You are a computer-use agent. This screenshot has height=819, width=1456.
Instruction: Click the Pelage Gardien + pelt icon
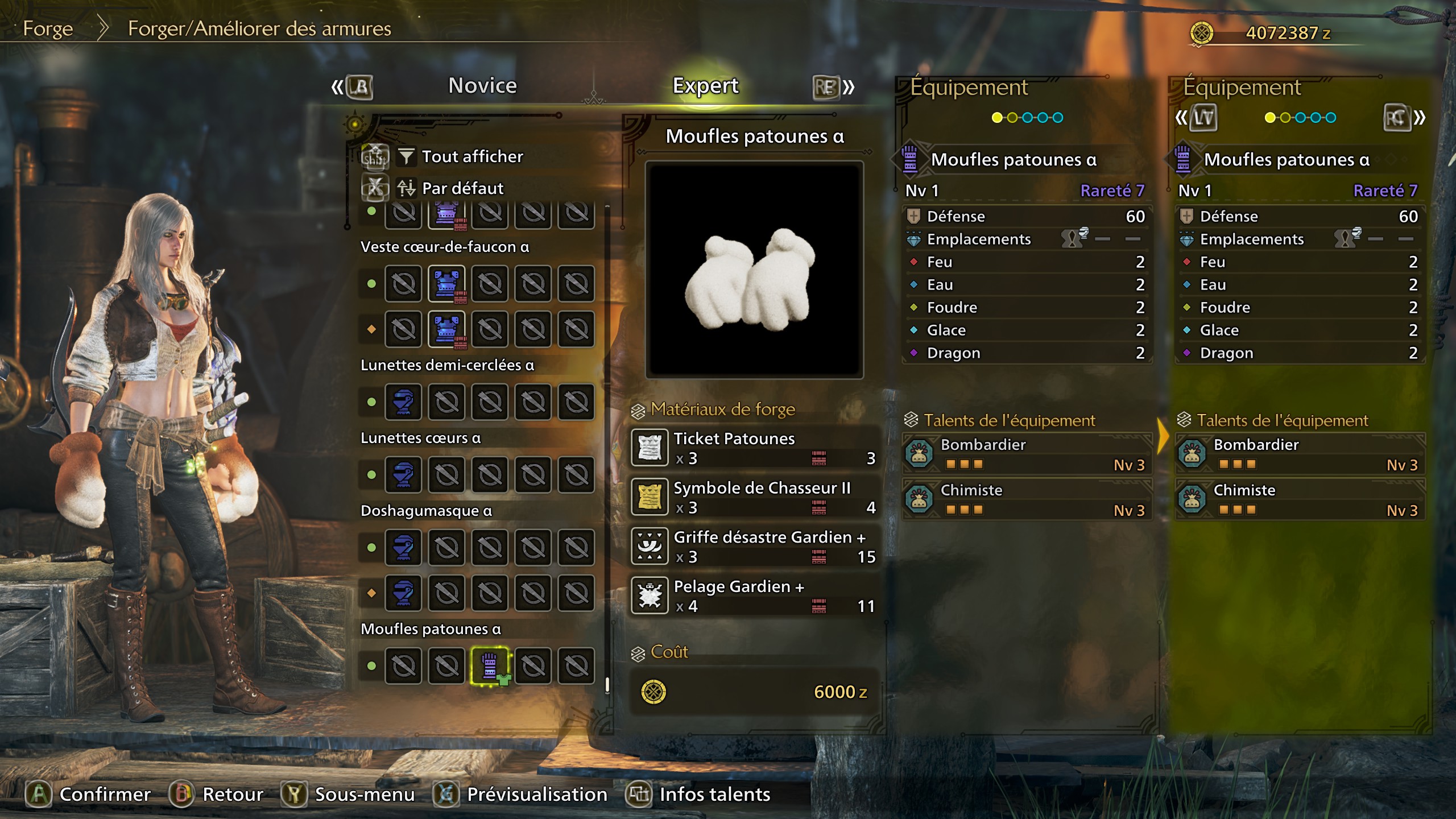coord(651,595)
